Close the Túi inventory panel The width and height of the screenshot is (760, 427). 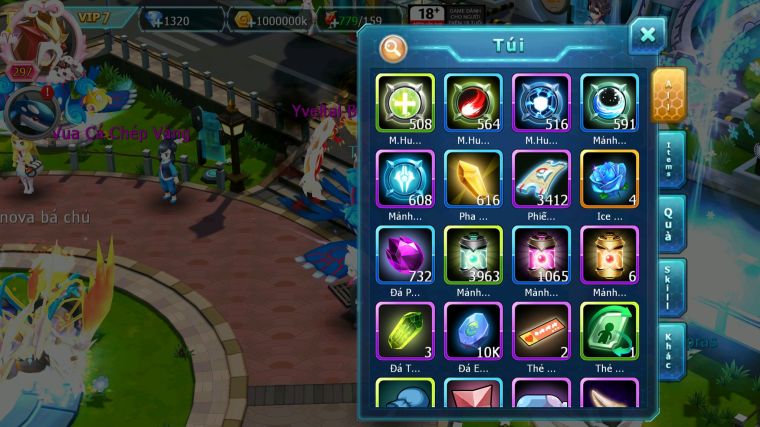[x=647, y=36]
